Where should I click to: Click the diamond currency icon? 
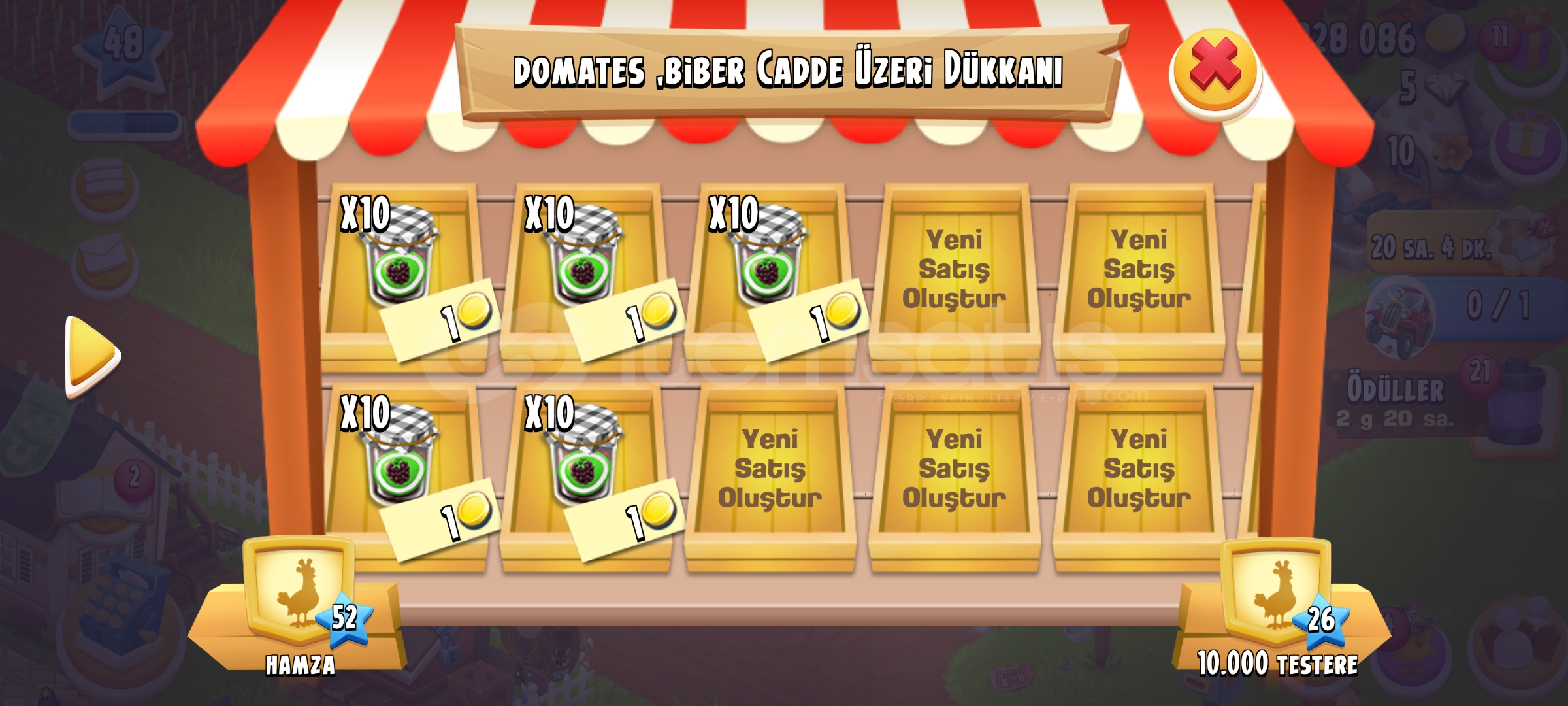(x=1445, y=88)
